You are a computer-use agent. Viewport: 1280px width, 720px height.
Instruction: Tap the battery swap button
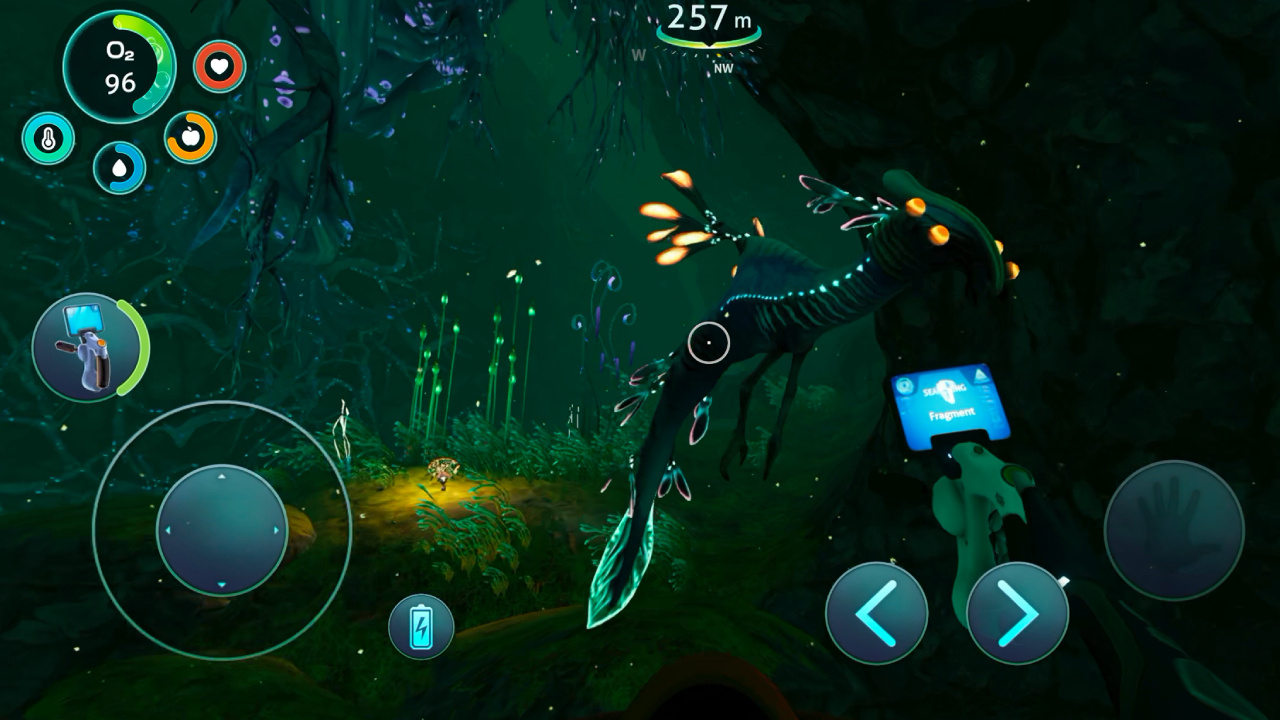pyautogui.click(x=421, y=627)
